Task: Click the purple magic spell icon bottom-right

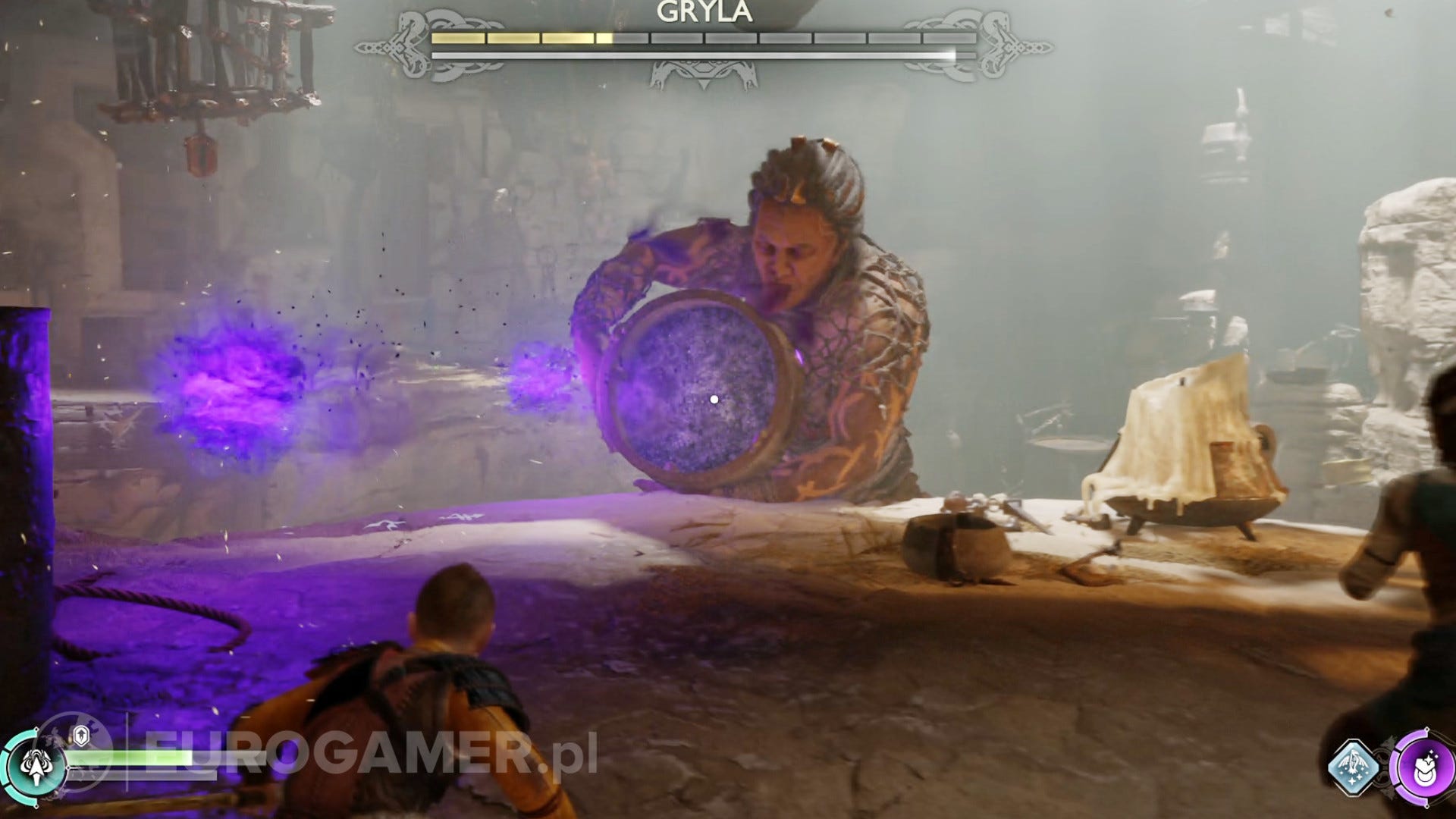Action: click(x=1424, y=767)
